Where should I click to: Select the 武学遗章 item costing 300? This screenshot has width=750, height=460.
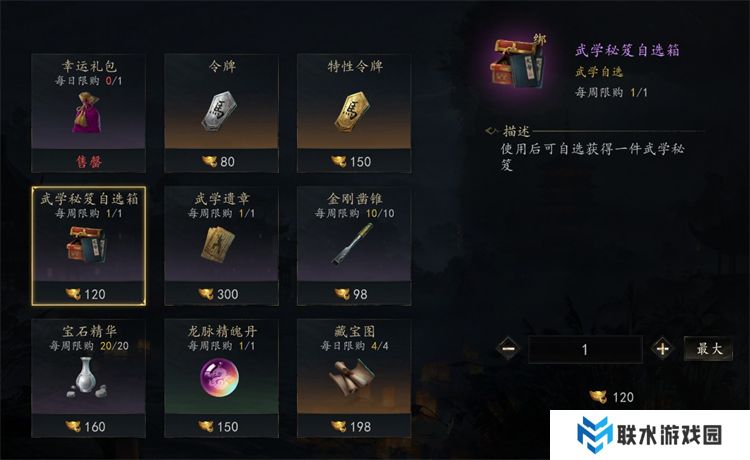click(222, 245)
